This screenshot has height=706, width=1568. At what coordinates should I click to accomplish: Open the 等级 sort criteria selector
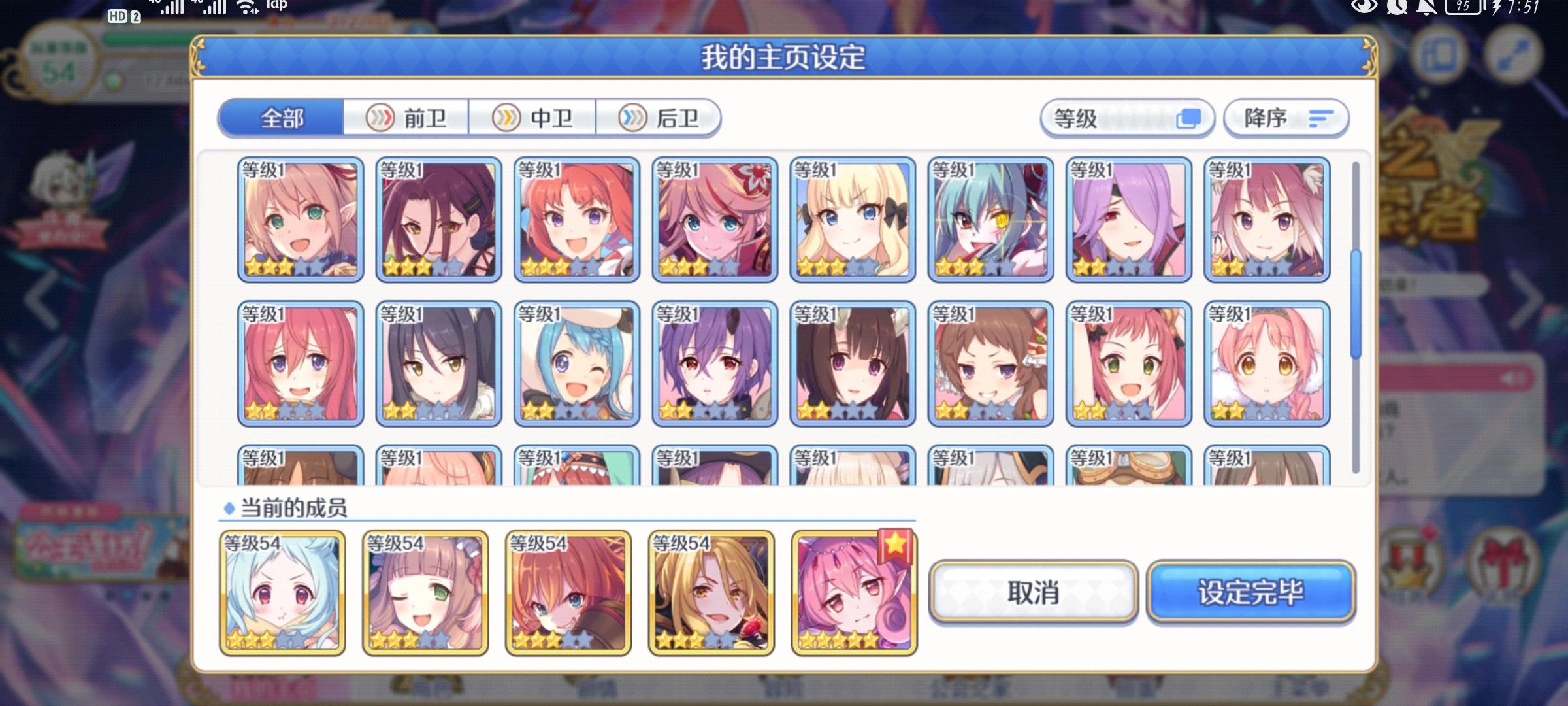(x=1127, y=118)
